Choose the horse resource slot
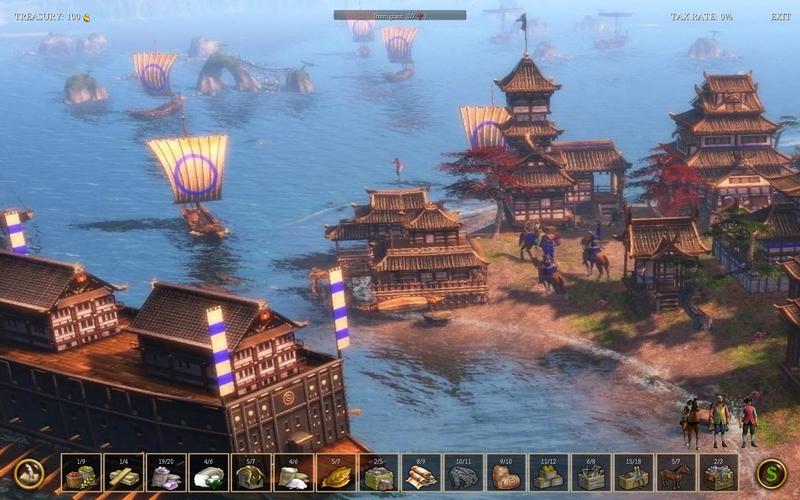 click(x=676, y=473)
